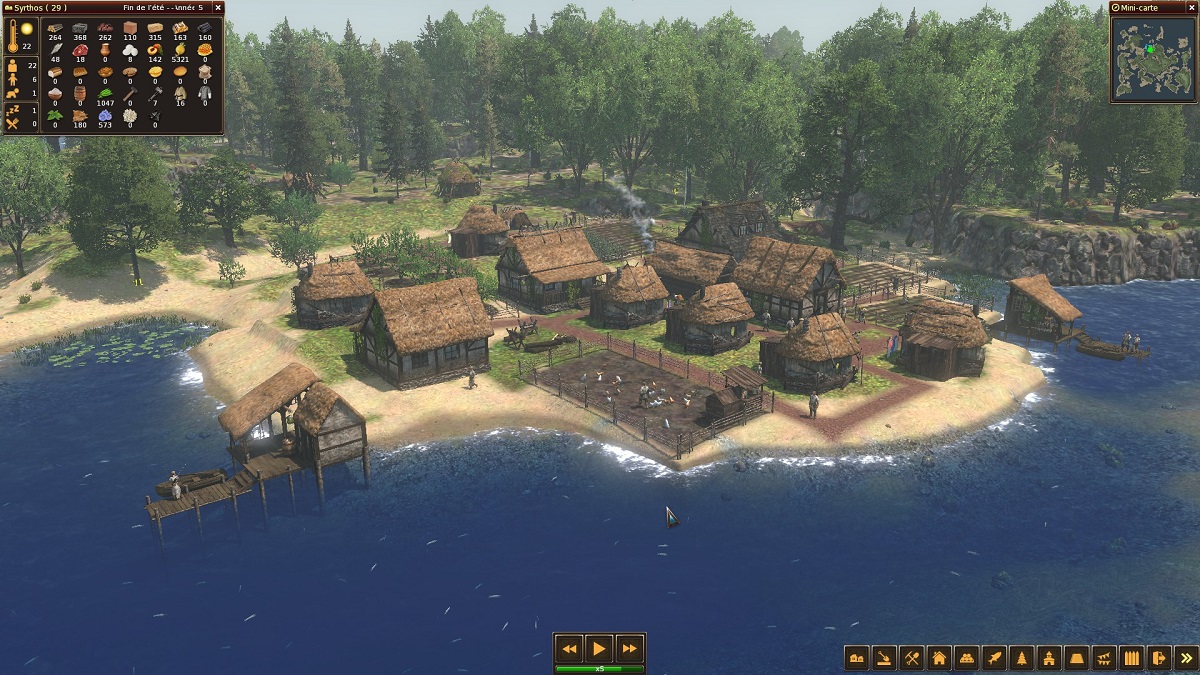The image size is (1200, 675).
Task: Collapse toolbar with double-arrow button
Action: (1185, 657)
